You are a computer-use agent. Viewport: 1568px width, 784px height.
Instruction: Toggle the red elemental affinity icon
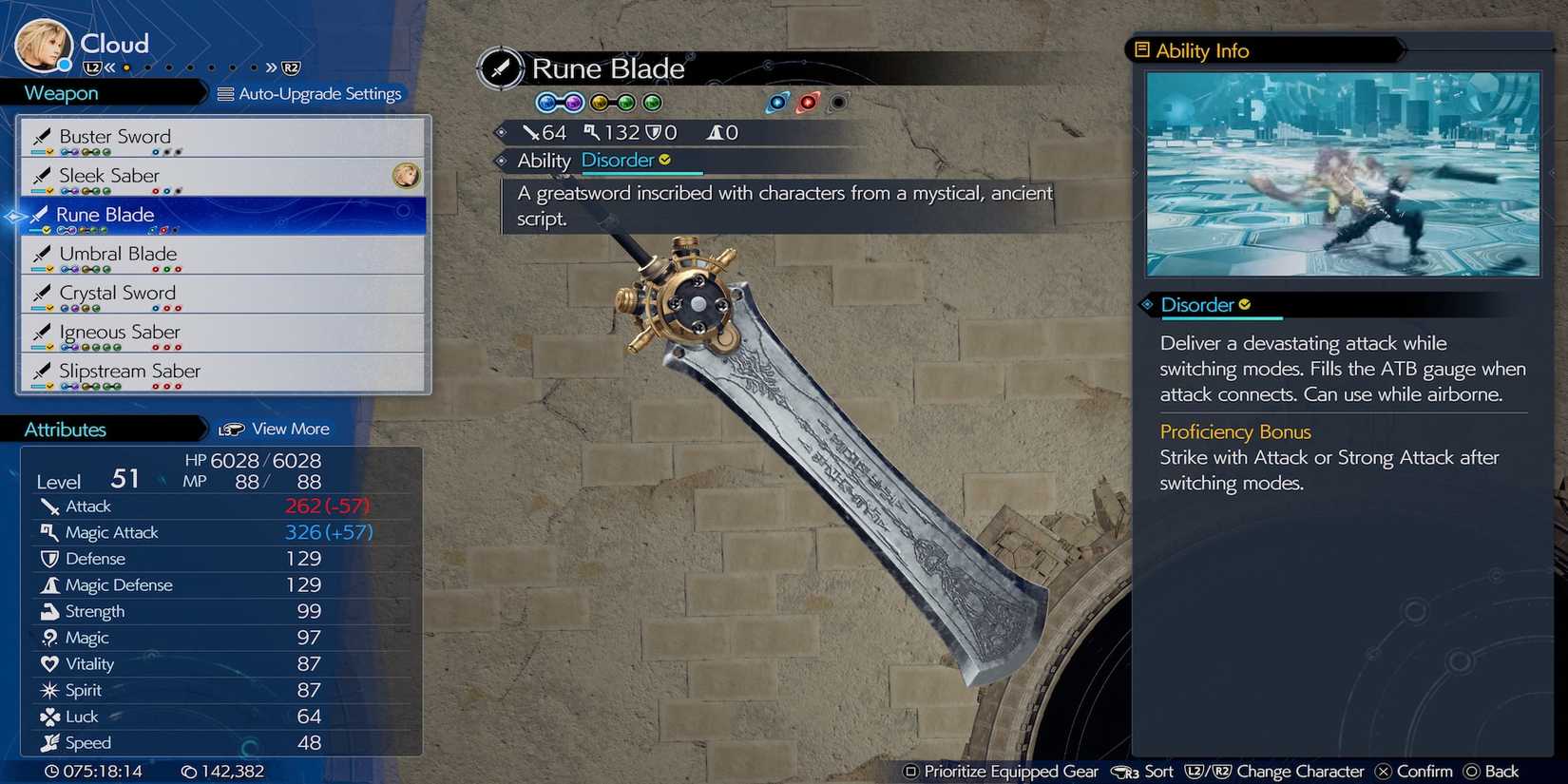[x=808, y=102]
